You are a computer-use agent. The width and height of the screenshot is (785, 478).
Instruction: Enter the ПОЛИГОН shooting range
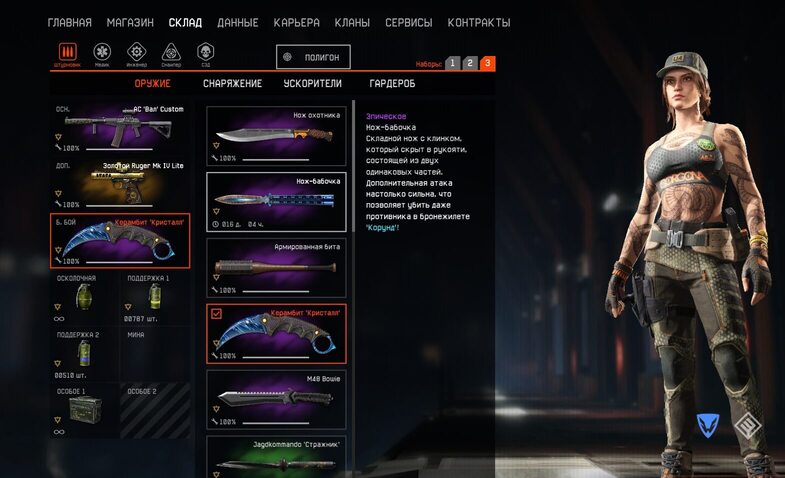313,58
